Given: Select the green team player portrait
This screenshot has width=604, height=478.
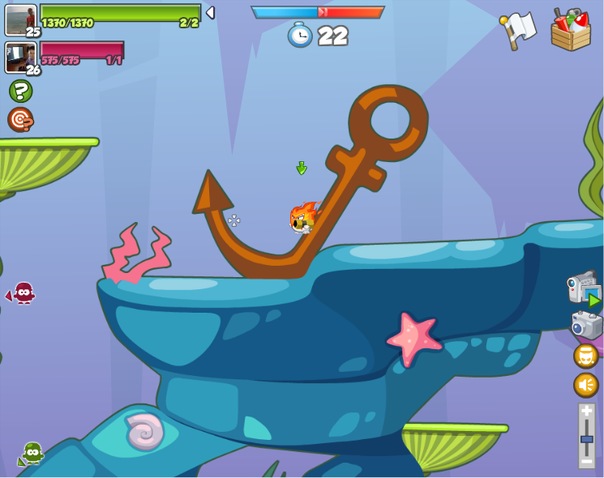Looking at the screenshot, I should [20, 20].
